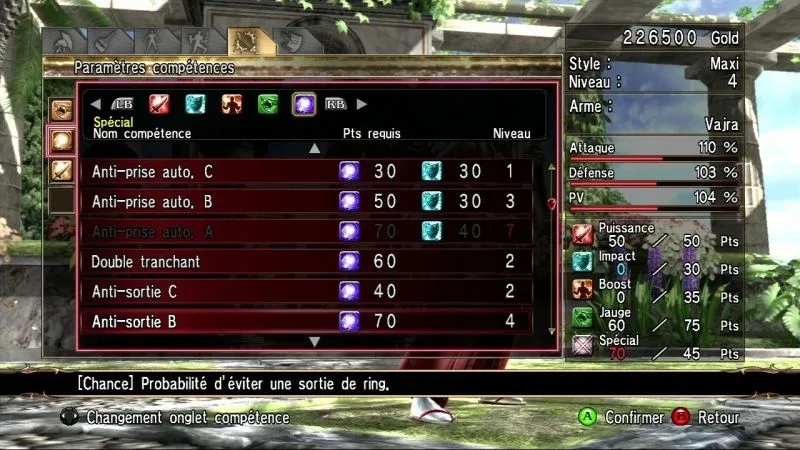This screenshot has width=800, height=450.
Task: Select the purple orb Spécial category
Action: [304, 103]
